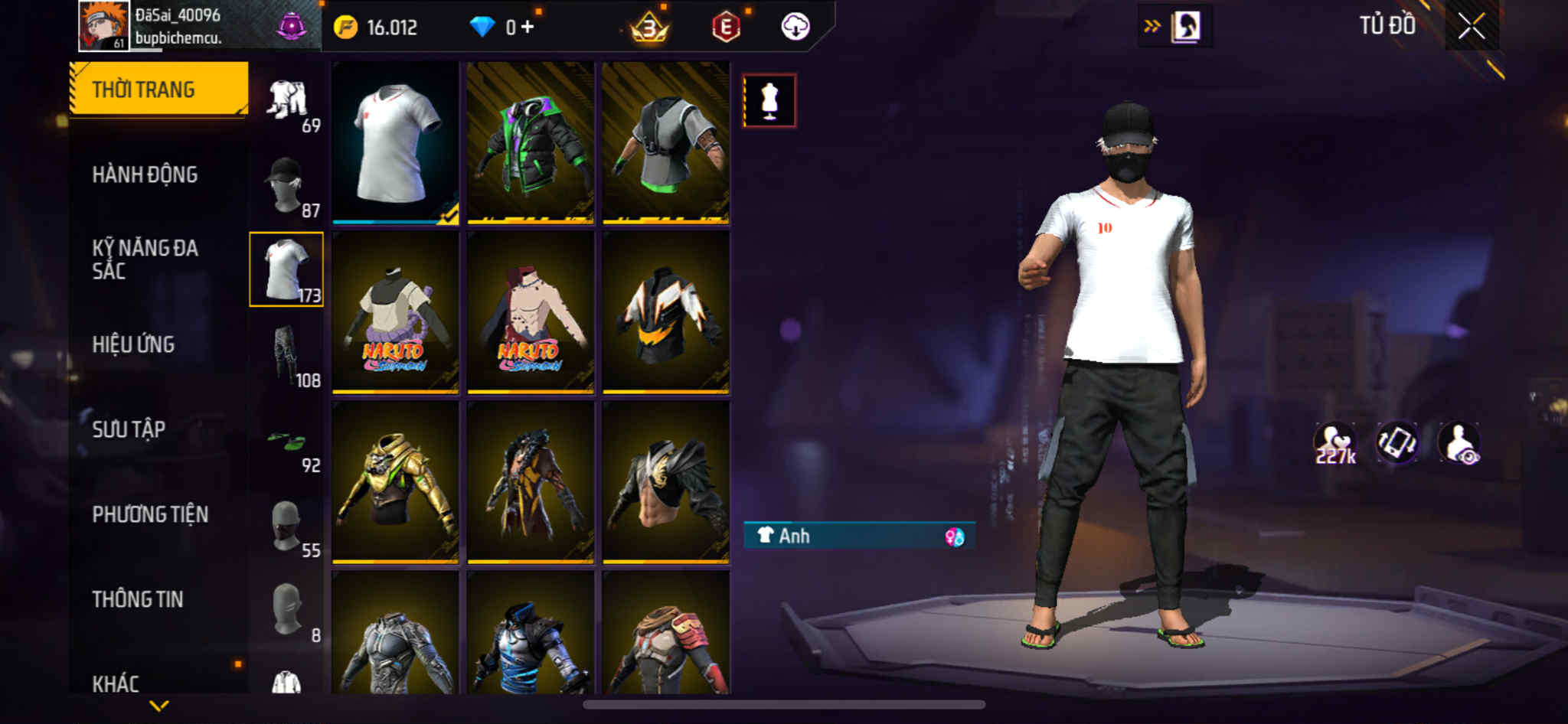Equip the white number 10 t-shirt
The height and width of the screenshot is (724, 1568).
pos(395,143)
